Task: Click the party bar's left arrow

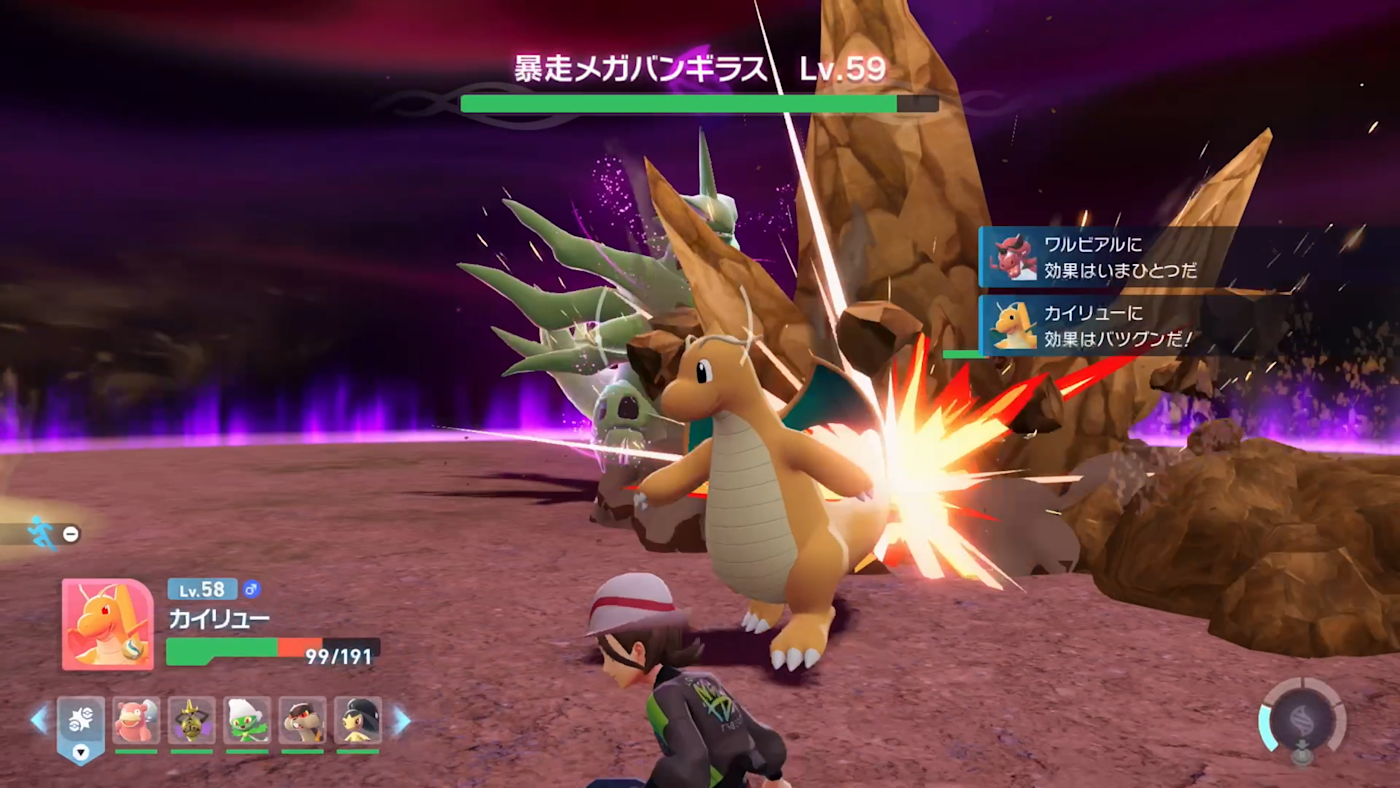Action: (x=39, y=719)
